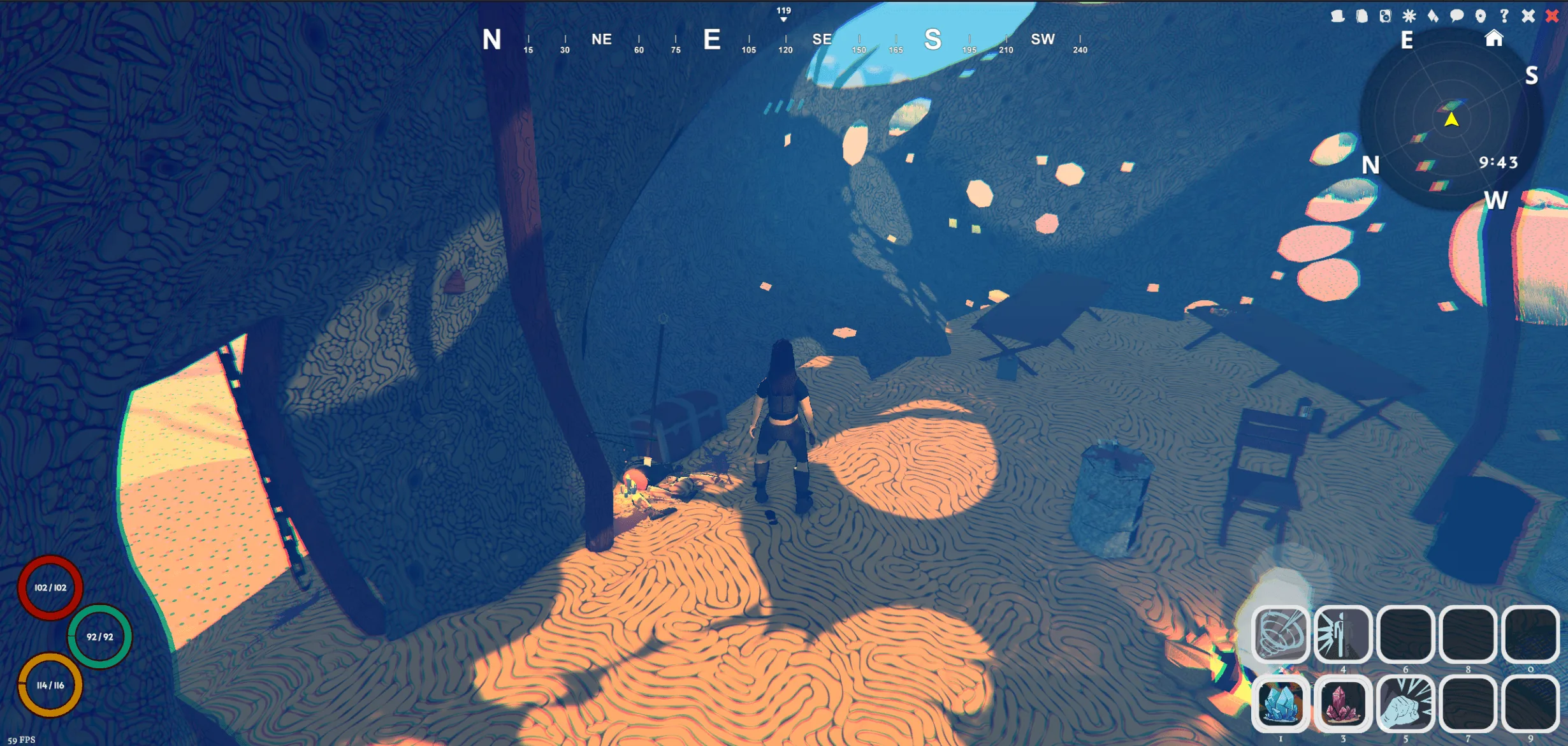Open the chat speech bubble
This screenshot has height=746, width=1568.
tap(1456, 16)
